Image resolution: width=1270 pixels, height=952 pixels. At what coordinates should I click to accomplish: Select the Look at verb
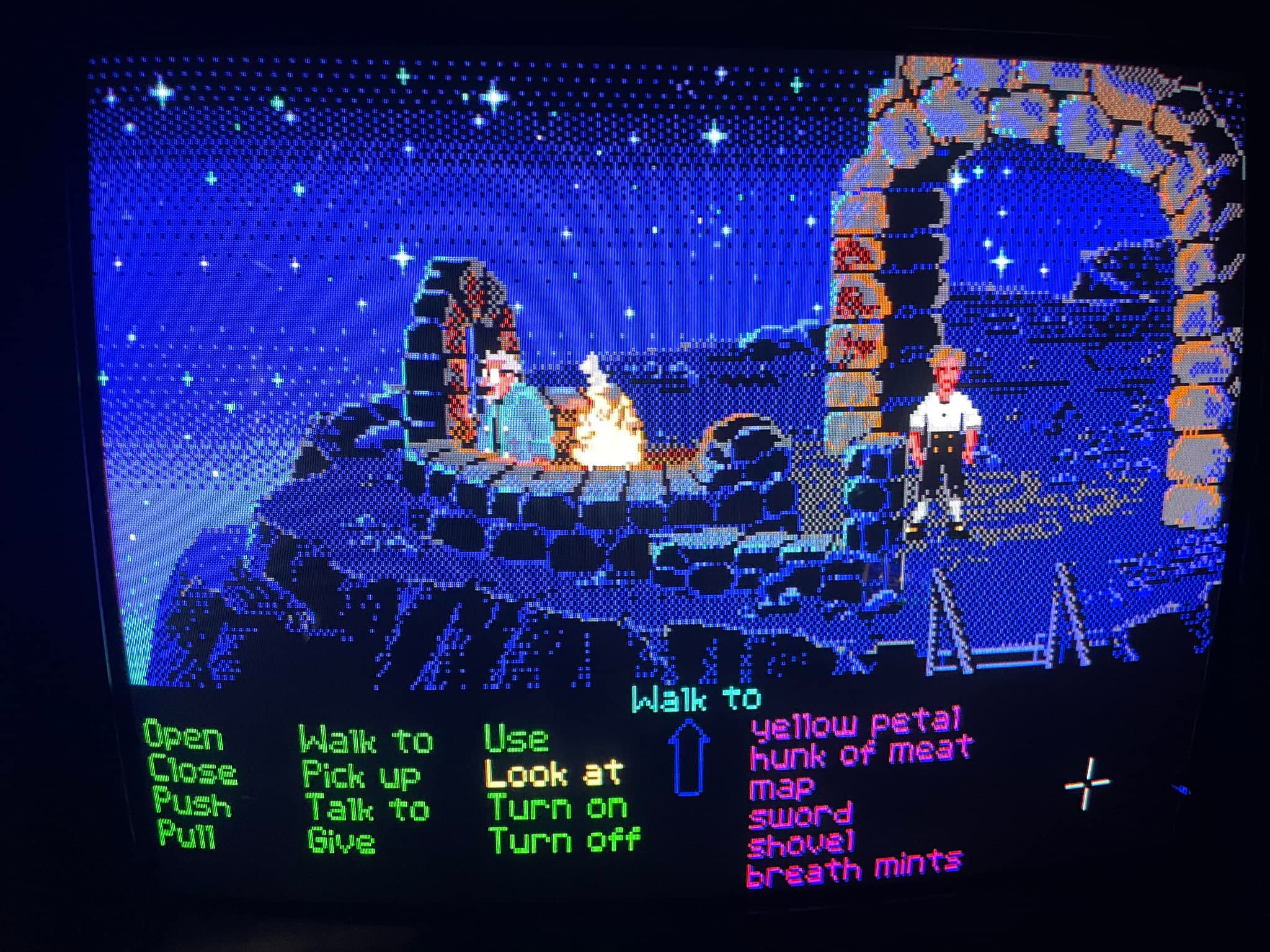(x=553, y=773)
